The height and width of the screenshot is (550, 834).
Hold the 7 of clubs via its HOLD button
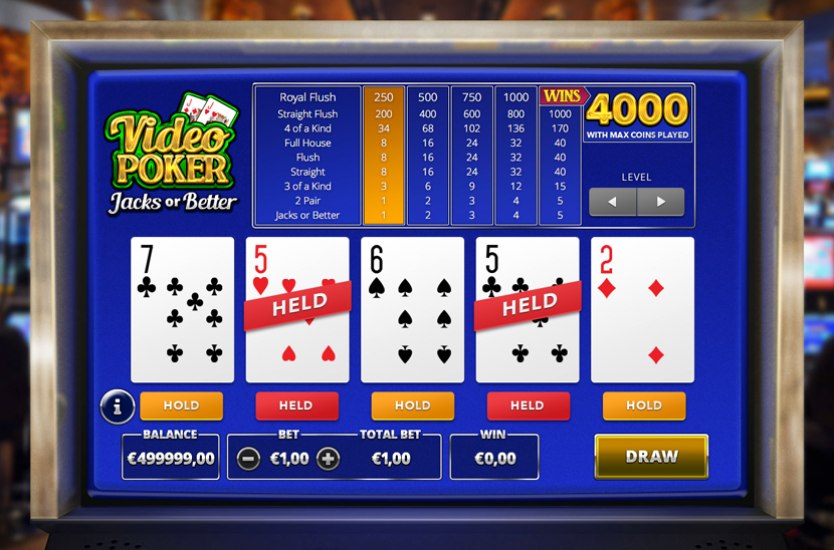[181, 405]
